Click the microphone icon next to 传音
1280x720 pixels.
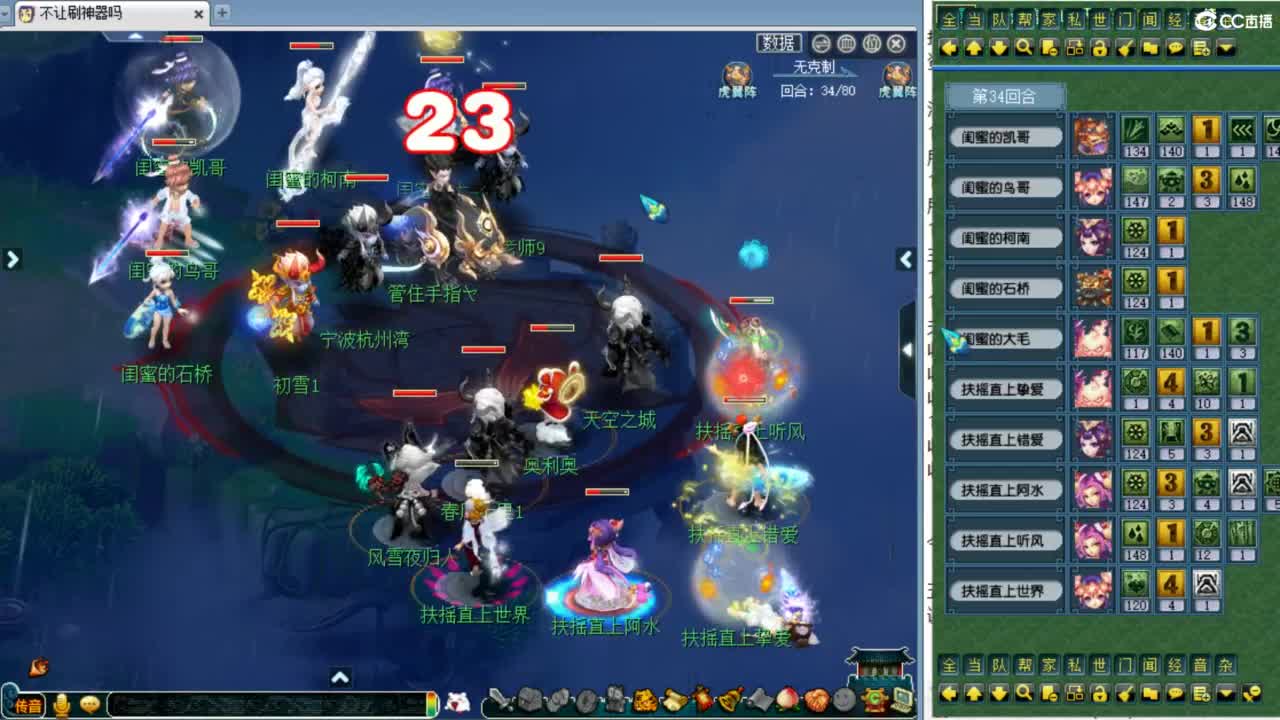coord(60,701)
